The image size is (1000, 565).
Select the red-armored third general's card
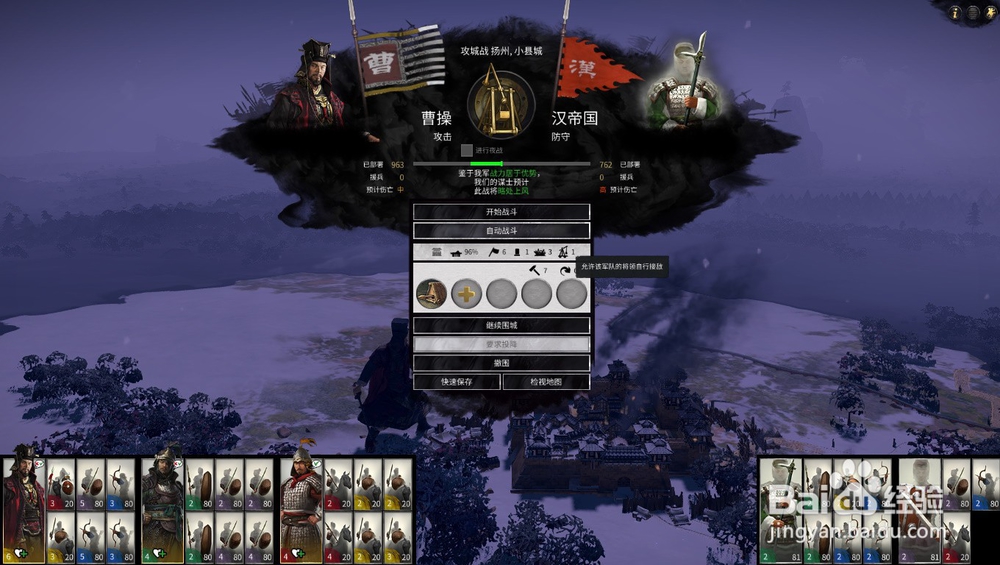(301, 510)
